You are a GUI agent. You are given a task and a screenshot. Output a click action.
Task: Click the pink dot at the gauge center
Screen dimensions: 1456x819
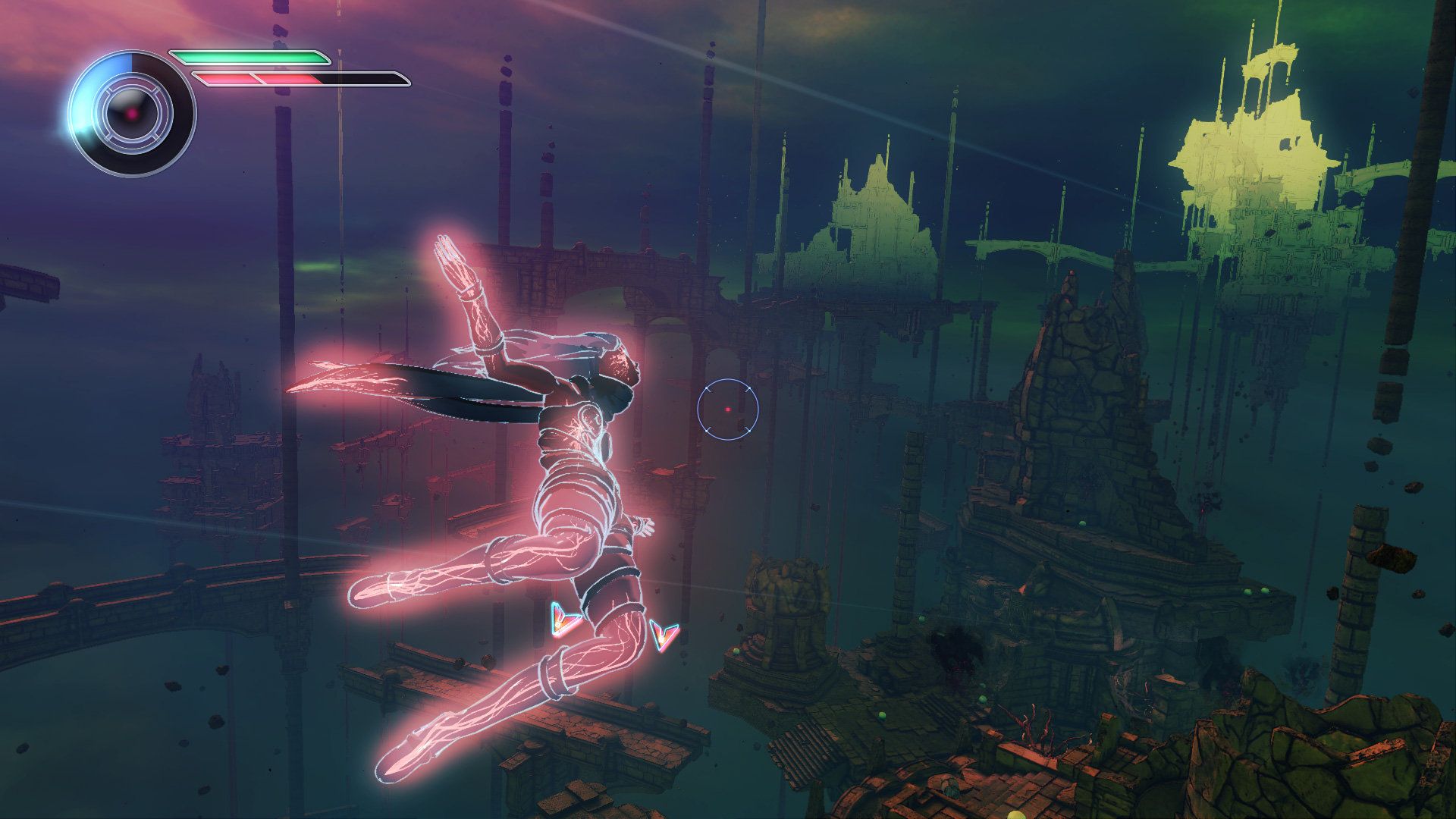click(x=132, y=115)
